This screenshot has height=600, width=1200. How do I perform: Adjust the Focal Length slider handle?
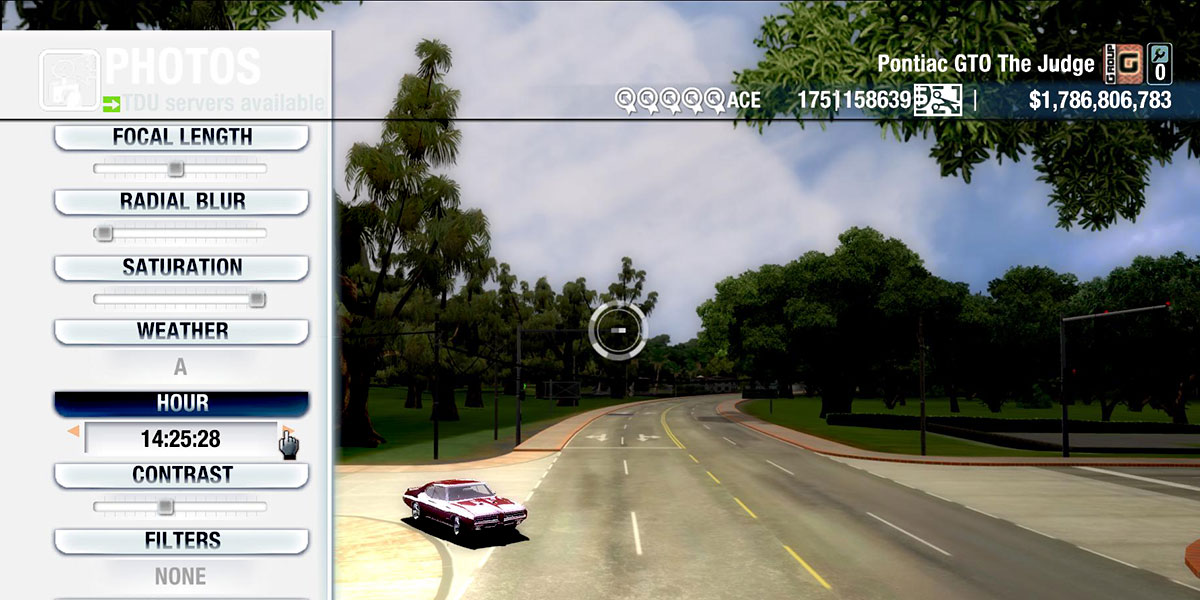coord(176,168)
